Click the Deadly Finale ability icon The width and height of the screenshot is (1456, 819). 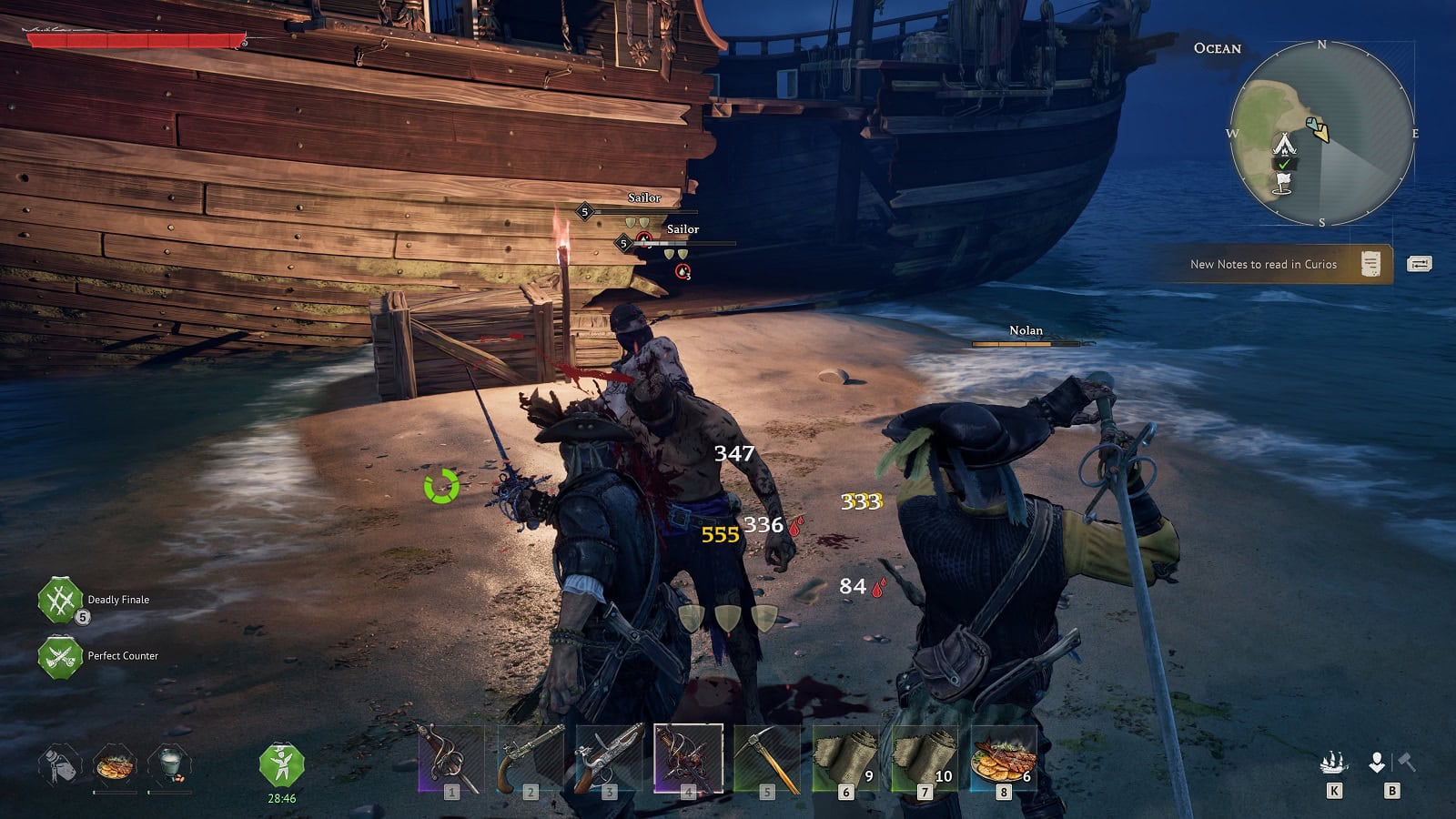click(60, 601)
